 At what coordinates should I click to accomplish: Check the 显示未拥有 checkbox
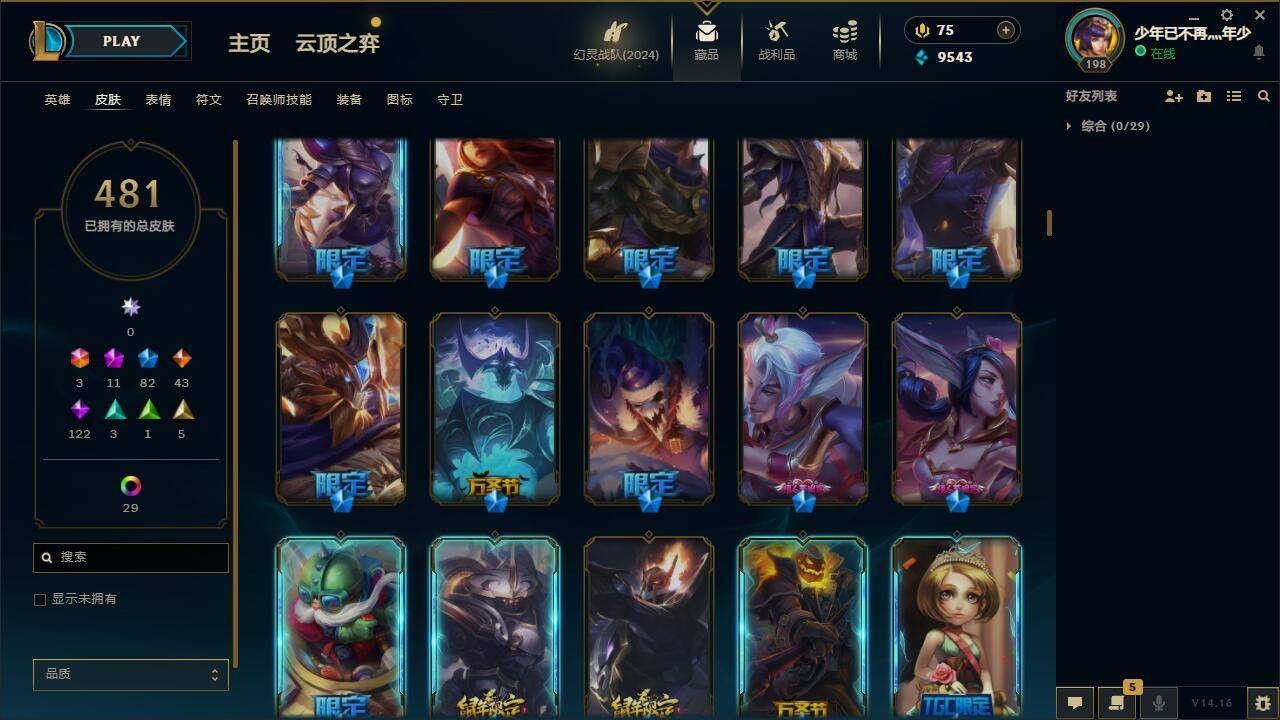40,599
